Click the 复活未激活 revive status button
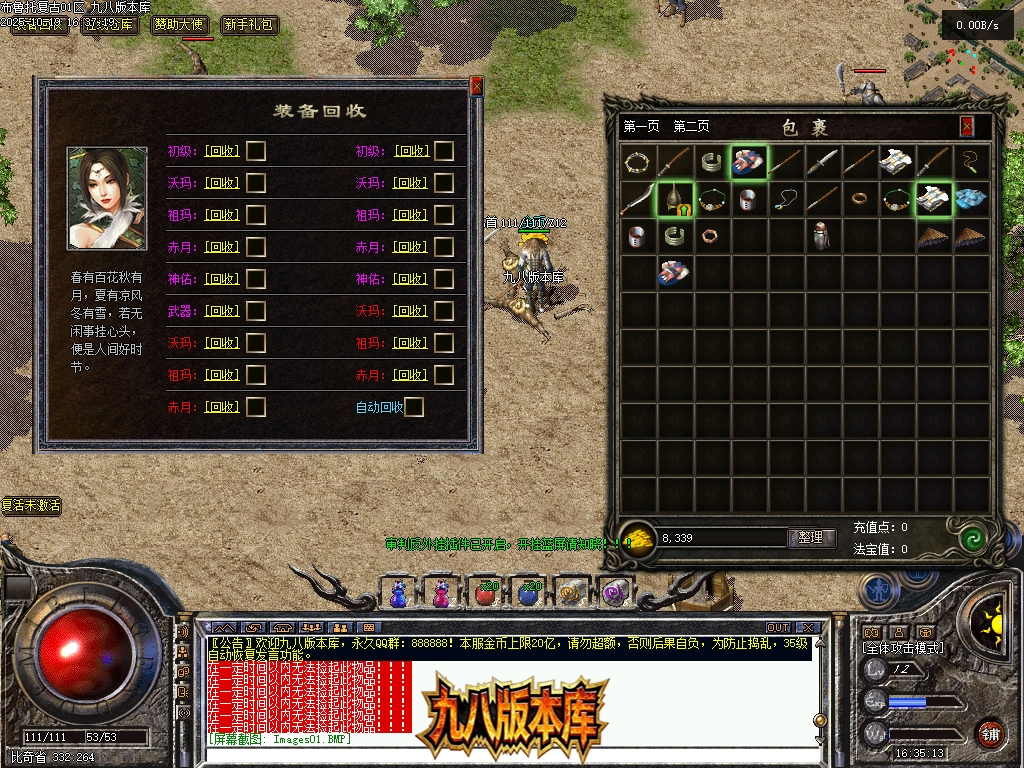The image size is (1024, 768). click(x=31, y=506)
